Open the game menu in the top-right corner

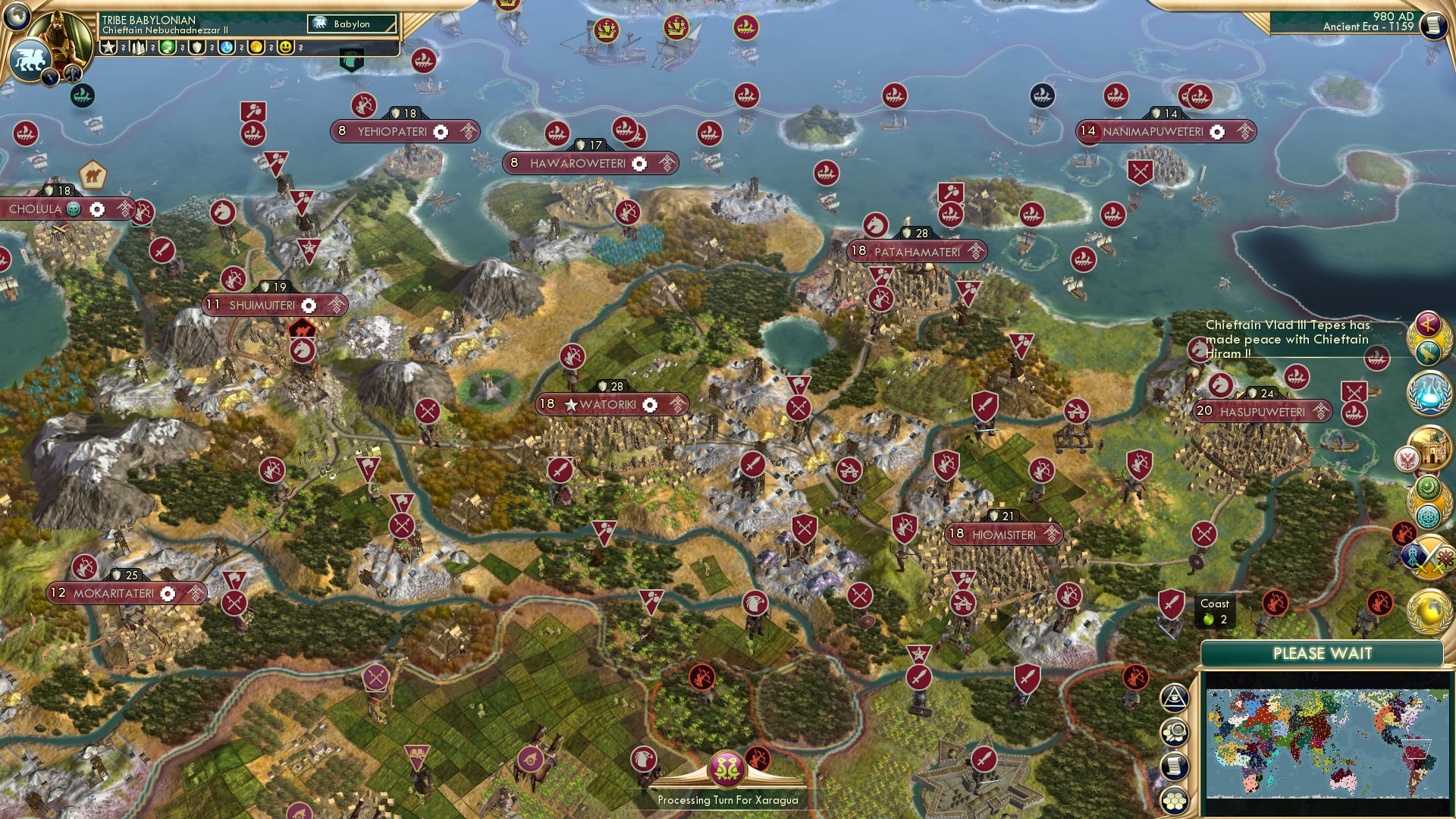click(1433, 27)
